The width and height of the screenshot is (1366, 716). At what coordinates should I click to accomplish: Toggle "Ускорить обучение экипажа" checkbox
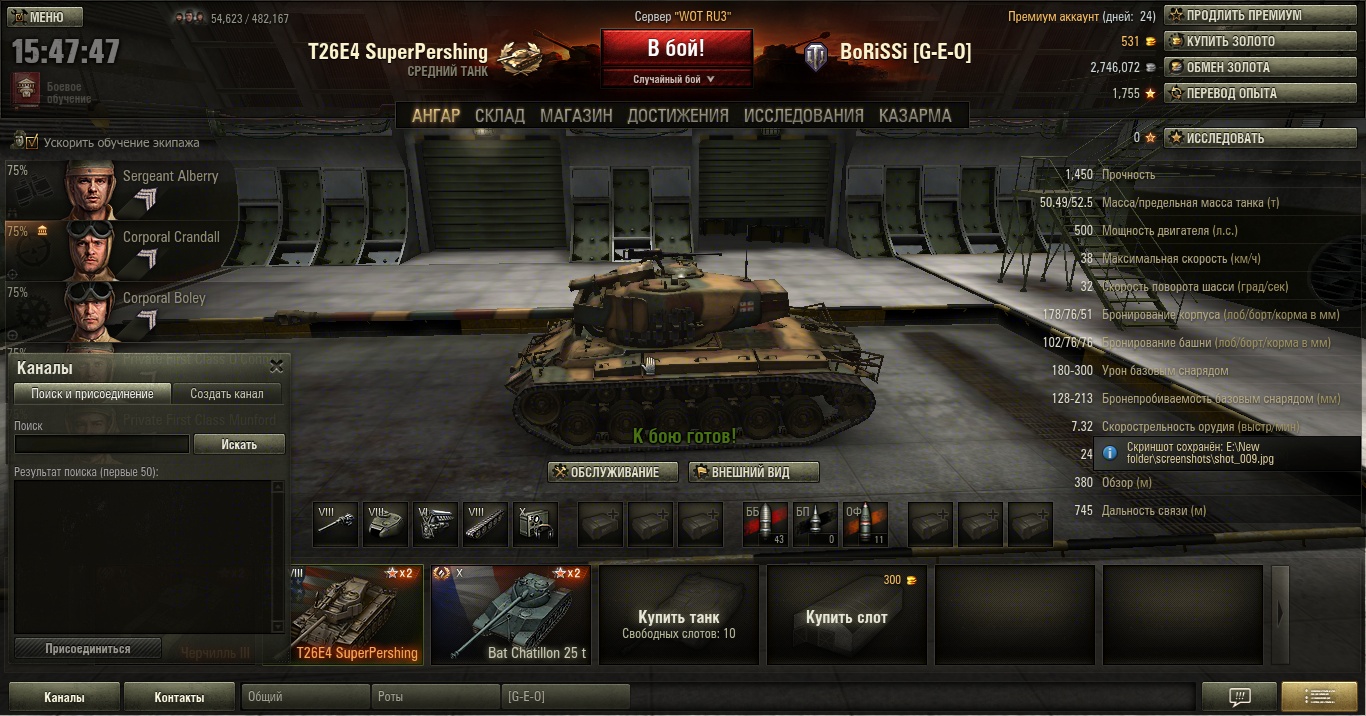[x=31, y=142]
